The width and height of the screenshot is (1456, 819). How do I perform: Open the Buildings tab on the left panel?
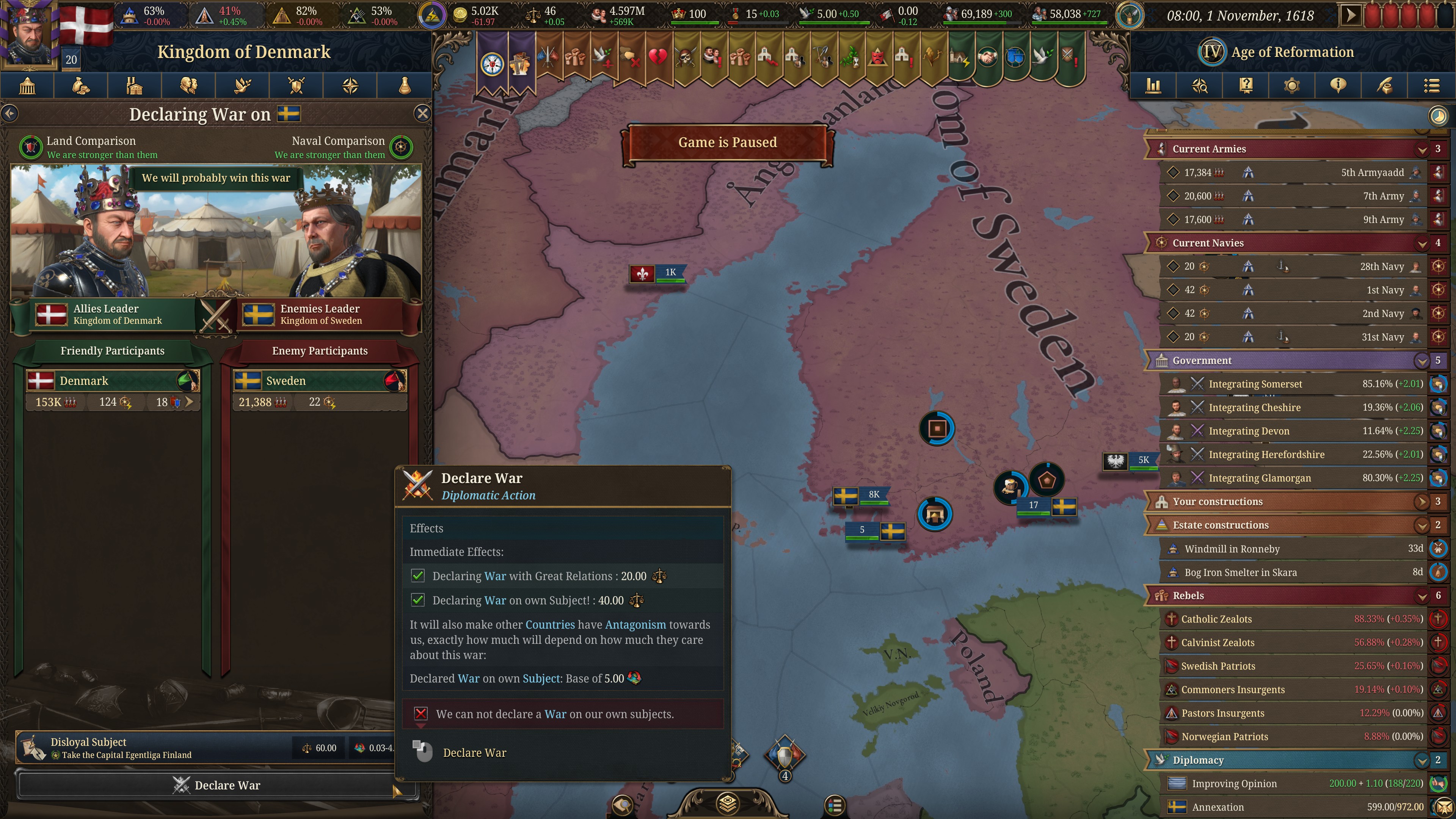pos(135,86)
